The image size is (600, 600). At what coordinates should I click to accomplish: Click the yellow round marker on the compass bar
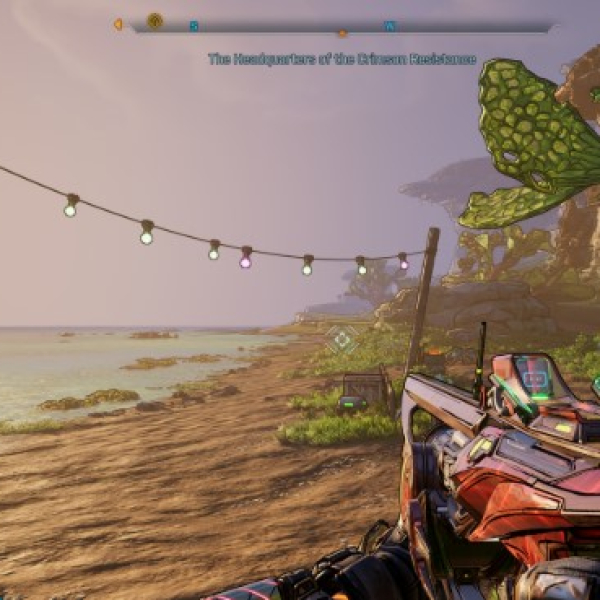click(155, 21)
